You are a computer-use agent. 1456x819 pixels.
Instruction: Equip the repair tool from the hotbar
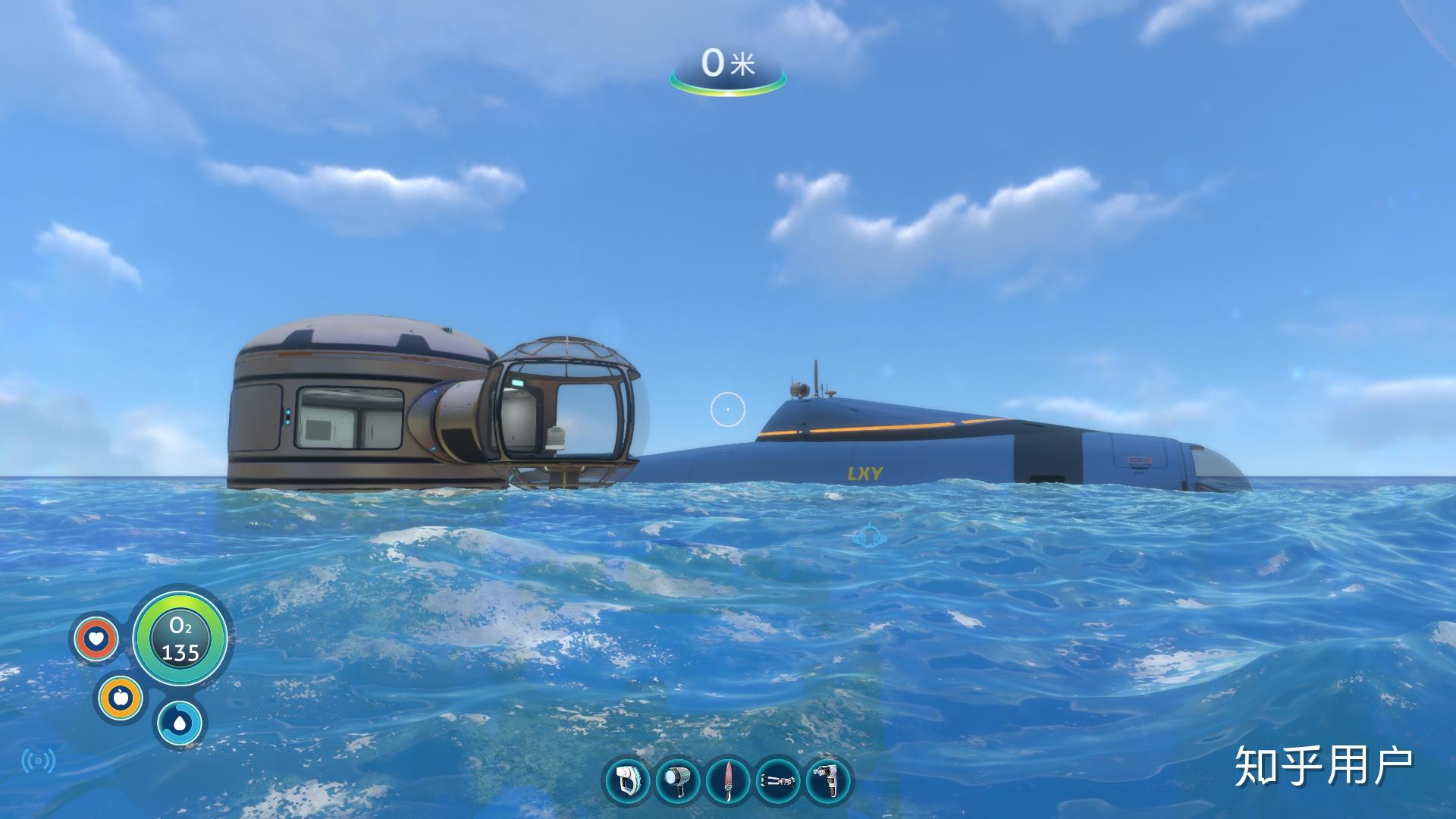click(827, 780)
